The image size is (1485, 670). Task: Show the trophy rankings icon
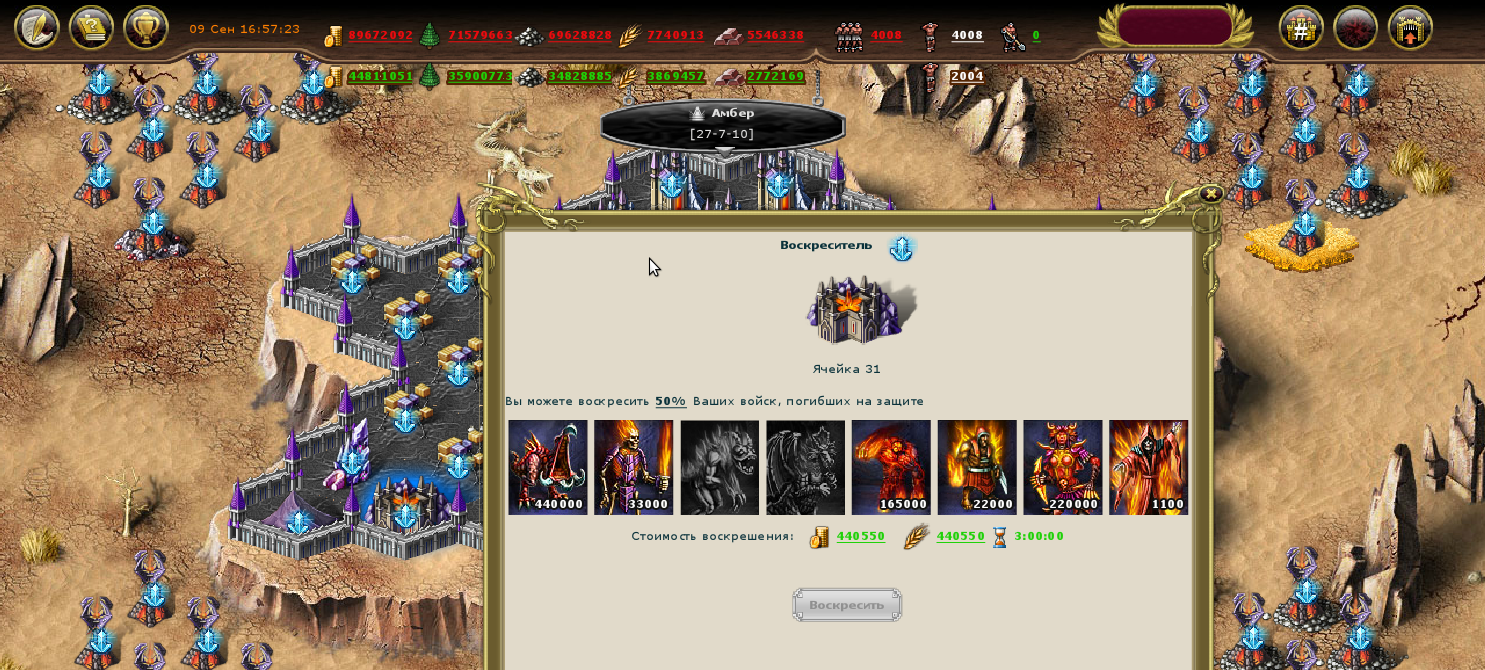click(x=146, y=28)
